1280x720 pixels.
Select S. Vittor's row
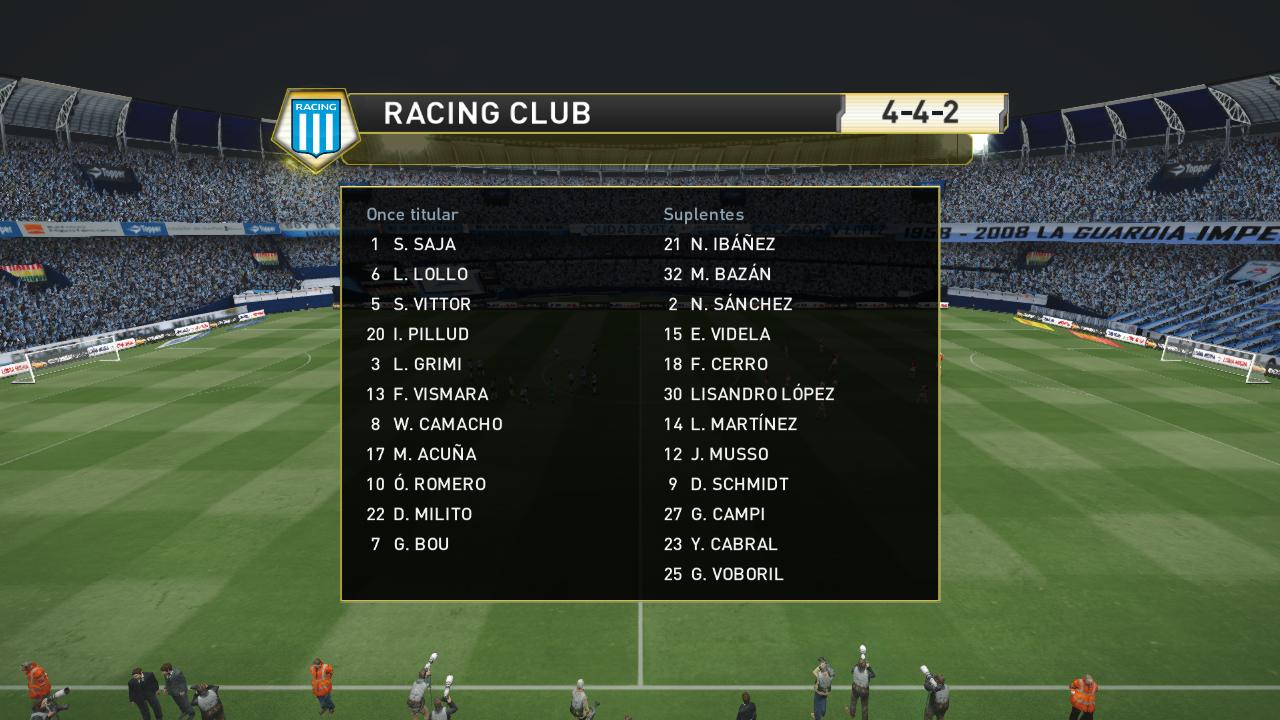click(x=431, y=304)
